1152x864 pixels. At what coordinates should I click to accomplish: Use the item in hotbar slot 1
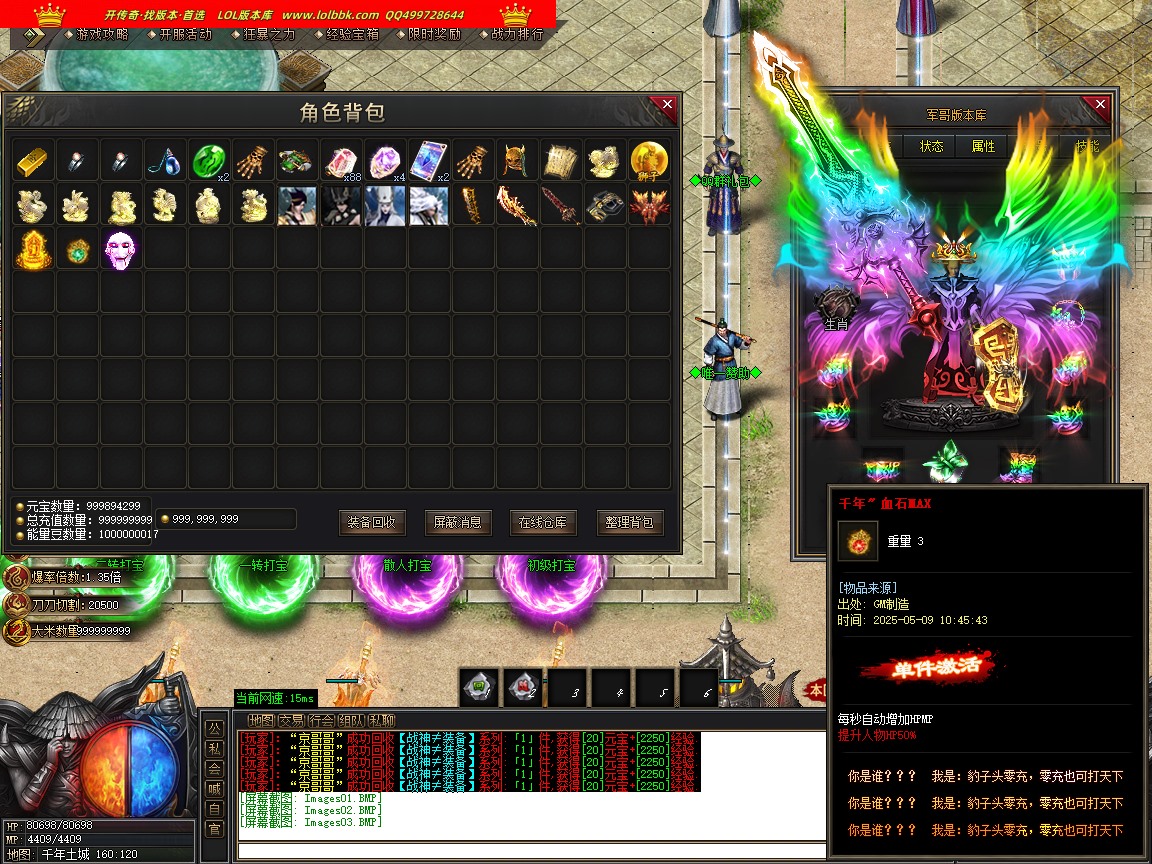point(478,687)
